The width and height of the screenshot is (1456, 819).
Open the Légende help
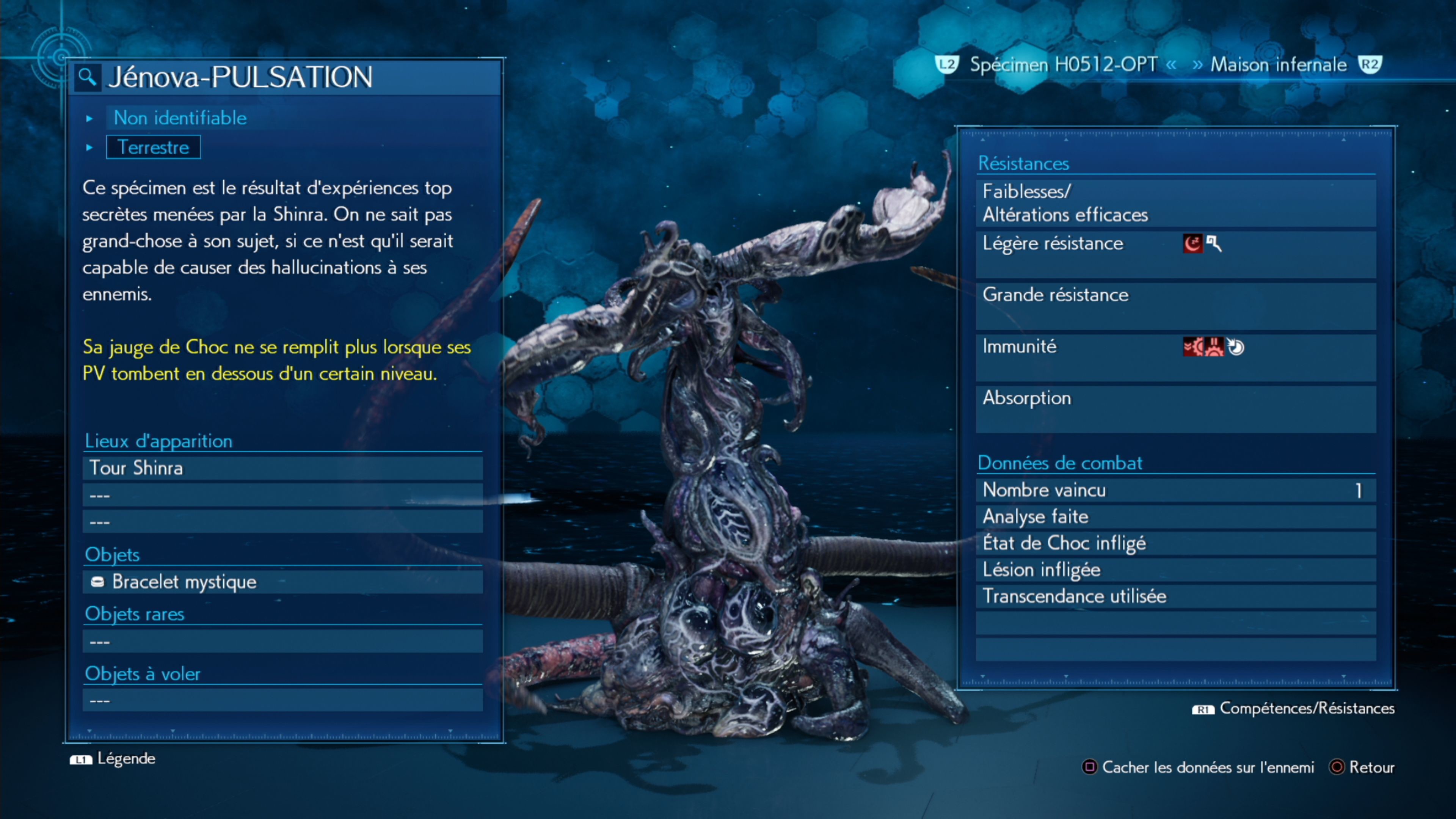(113, 758)
